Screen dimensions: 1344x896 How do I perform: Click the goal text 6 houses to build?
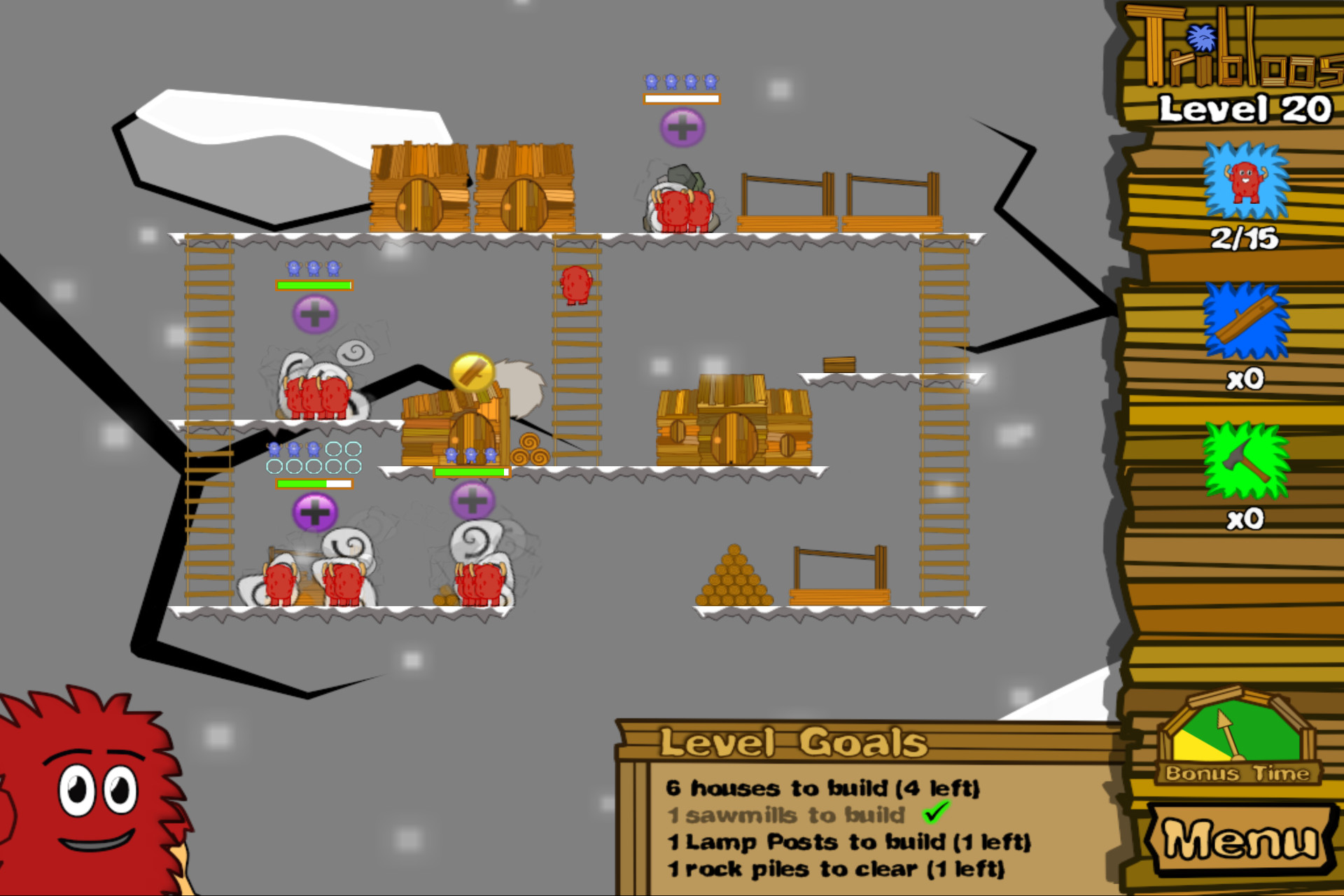(x=825, y=788)
